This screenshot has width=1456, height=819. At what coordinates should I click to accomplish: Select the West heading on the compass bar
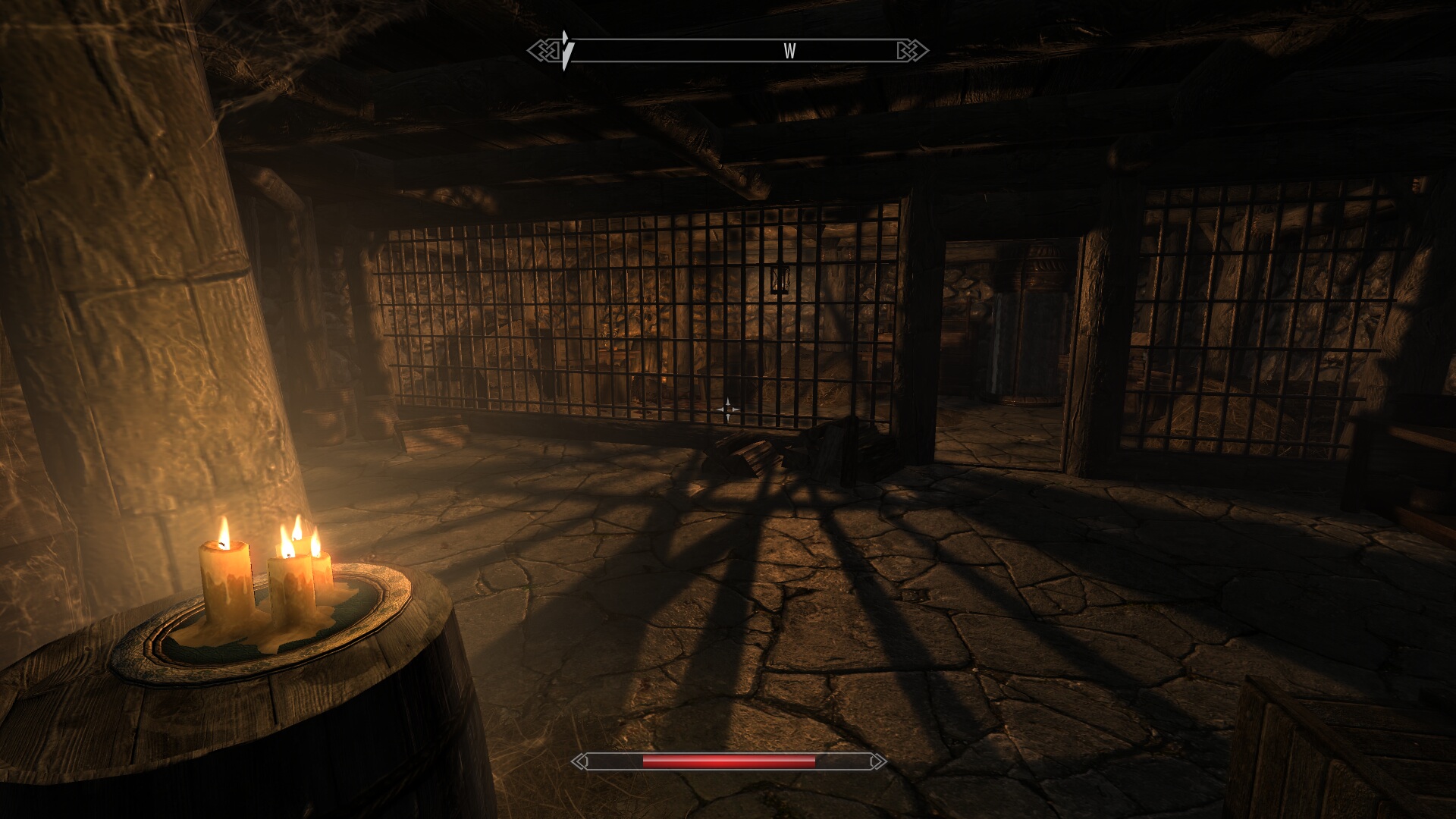coord(789,51)
